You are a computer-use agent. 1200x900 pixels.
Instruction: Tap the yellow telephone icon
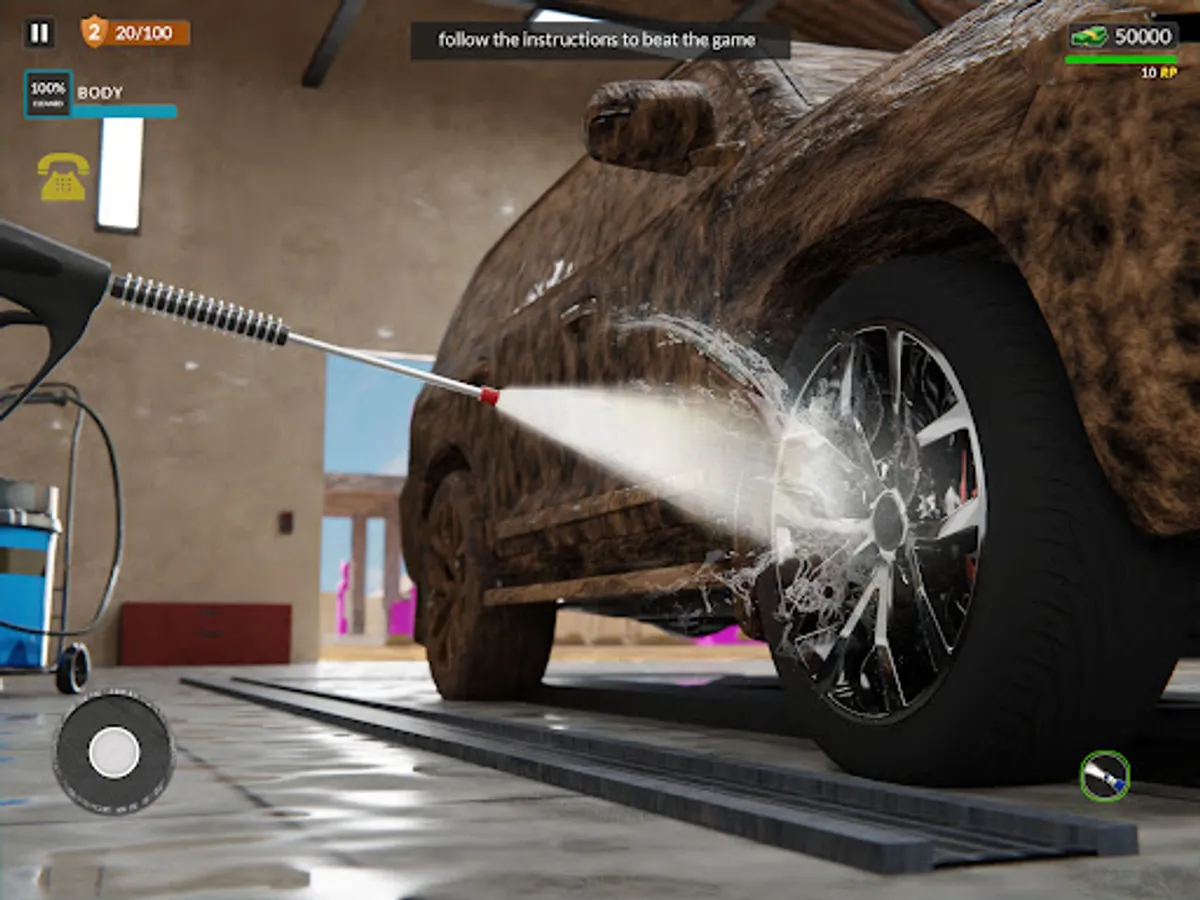pyautogui.click(x=63, y=177)
